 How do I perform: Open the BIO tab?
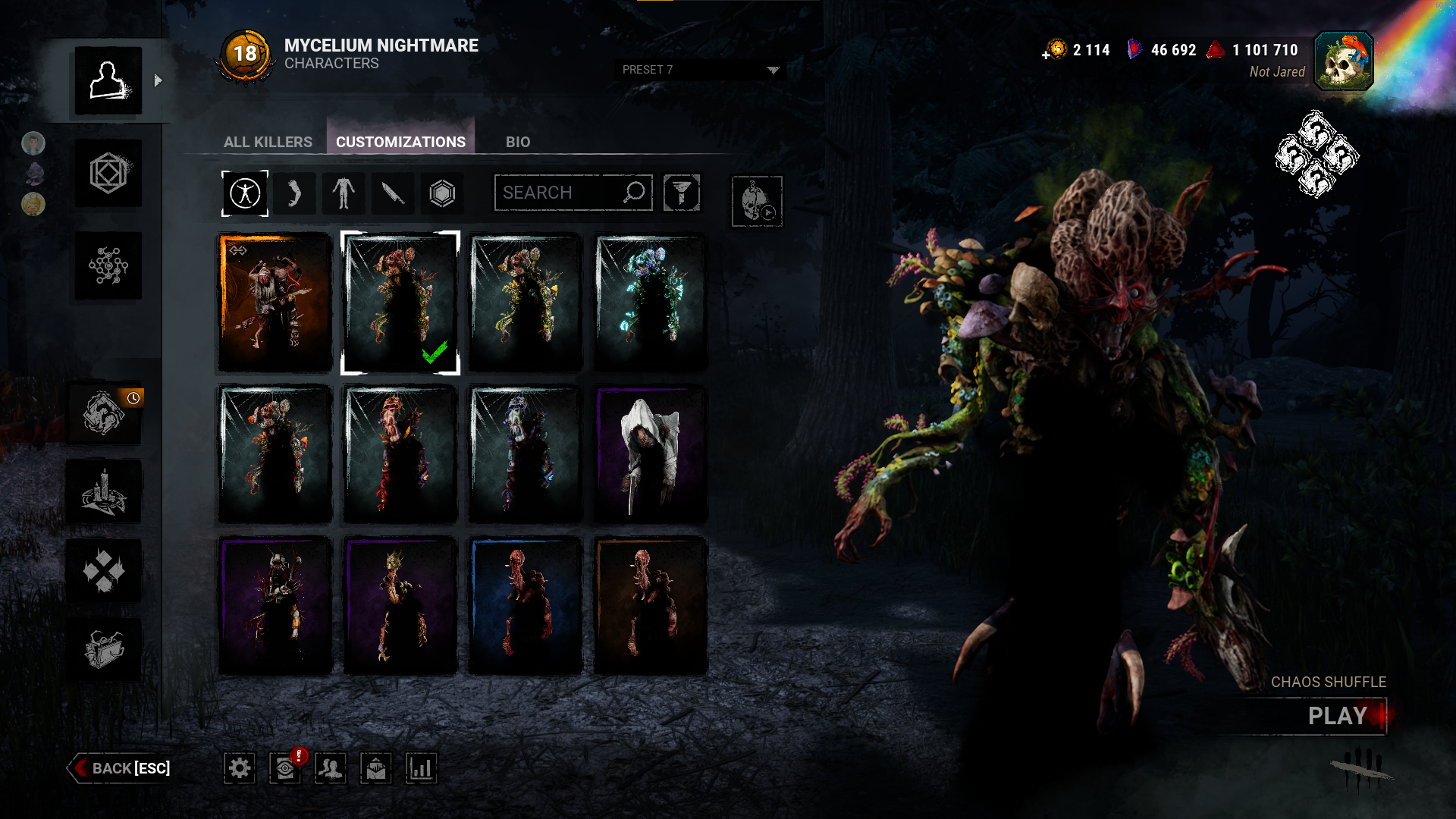click(518, 142)
